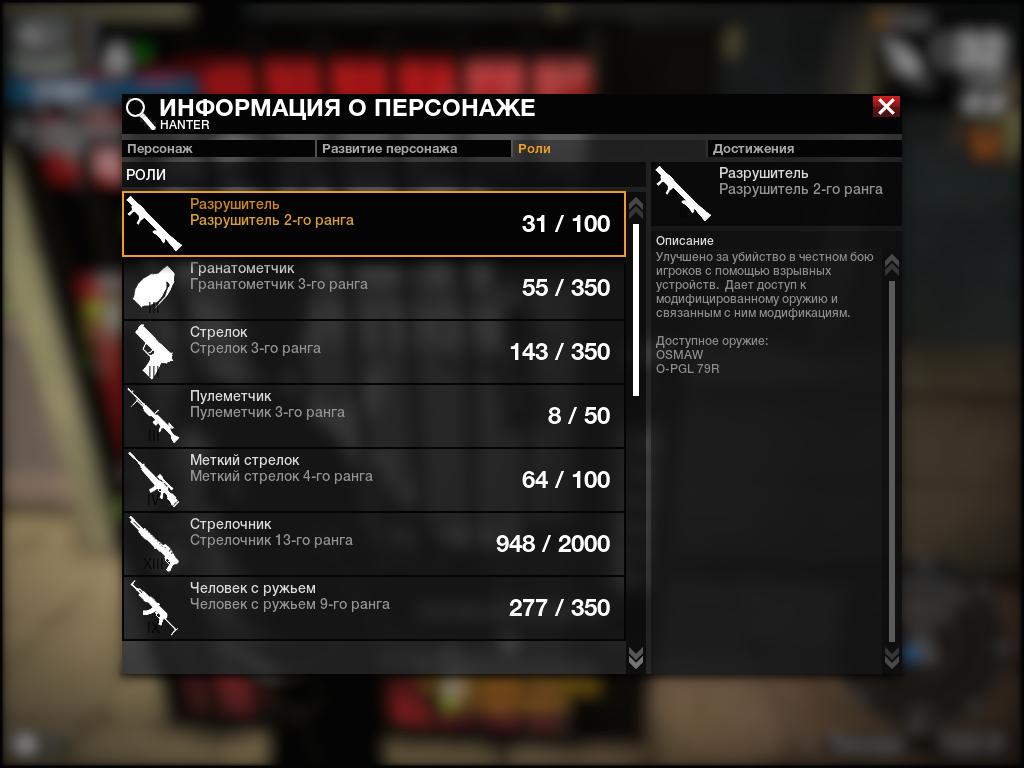Show the Достижения tab
Screen dimensions: 1024x768
805,149
